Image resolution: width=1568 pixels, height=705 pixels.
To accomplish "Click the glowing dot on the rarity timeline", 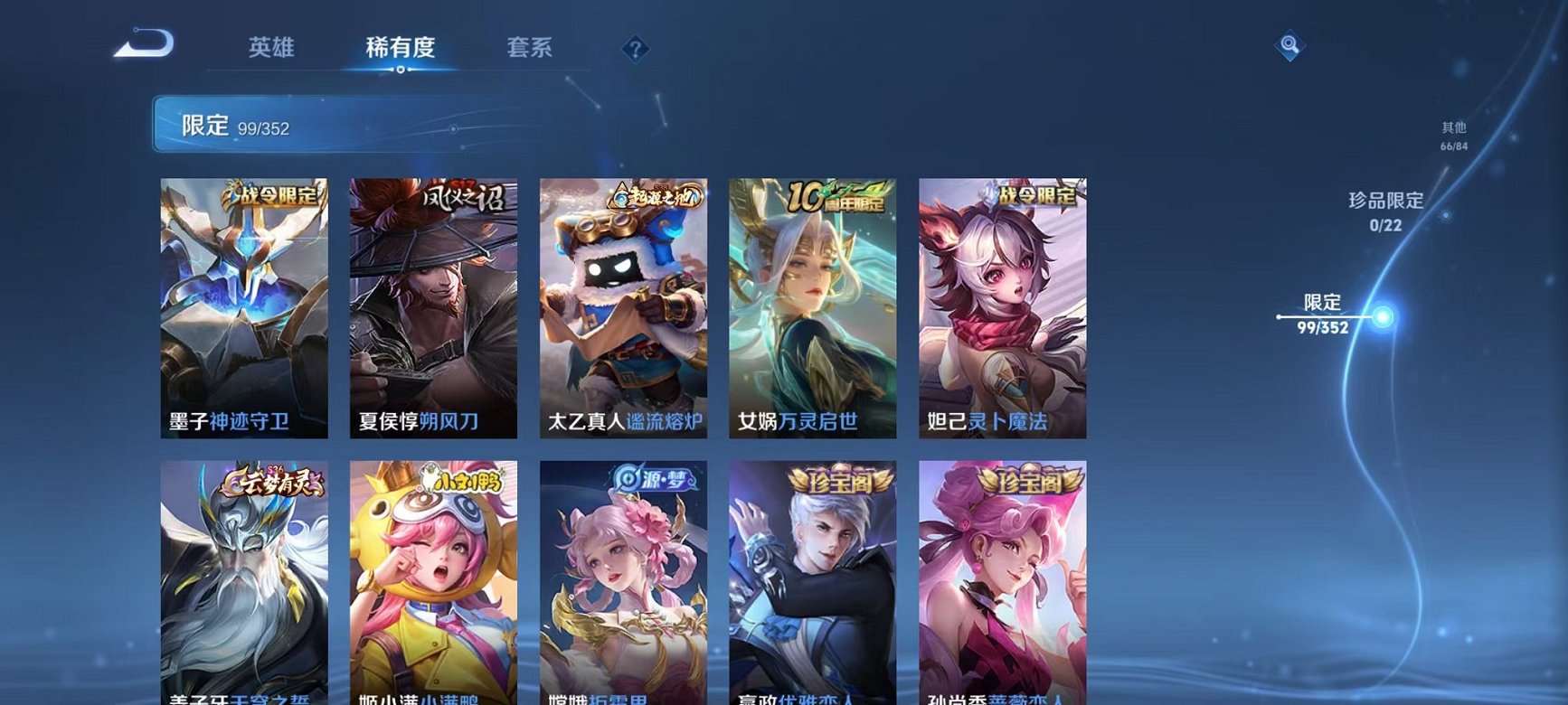I will [1383, 317].
